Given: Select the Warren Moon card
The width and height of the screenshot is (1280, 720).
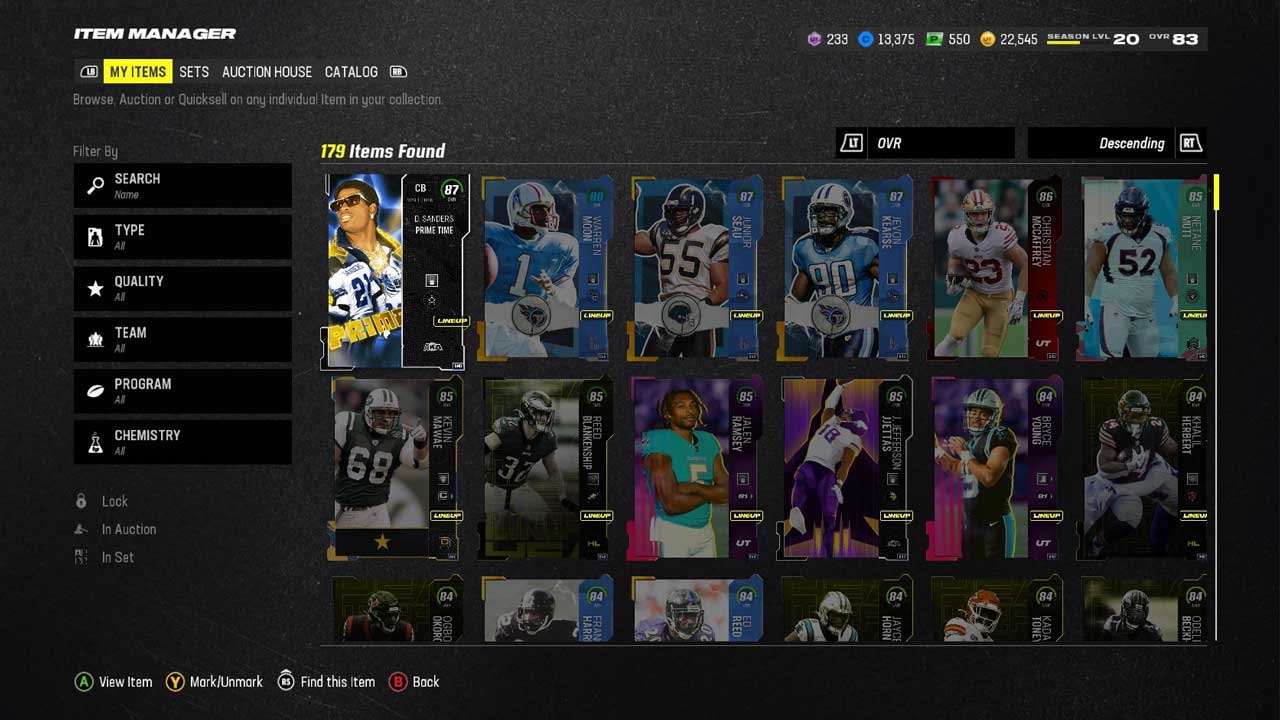Looking at the screenshot, I should coord(547,268).
